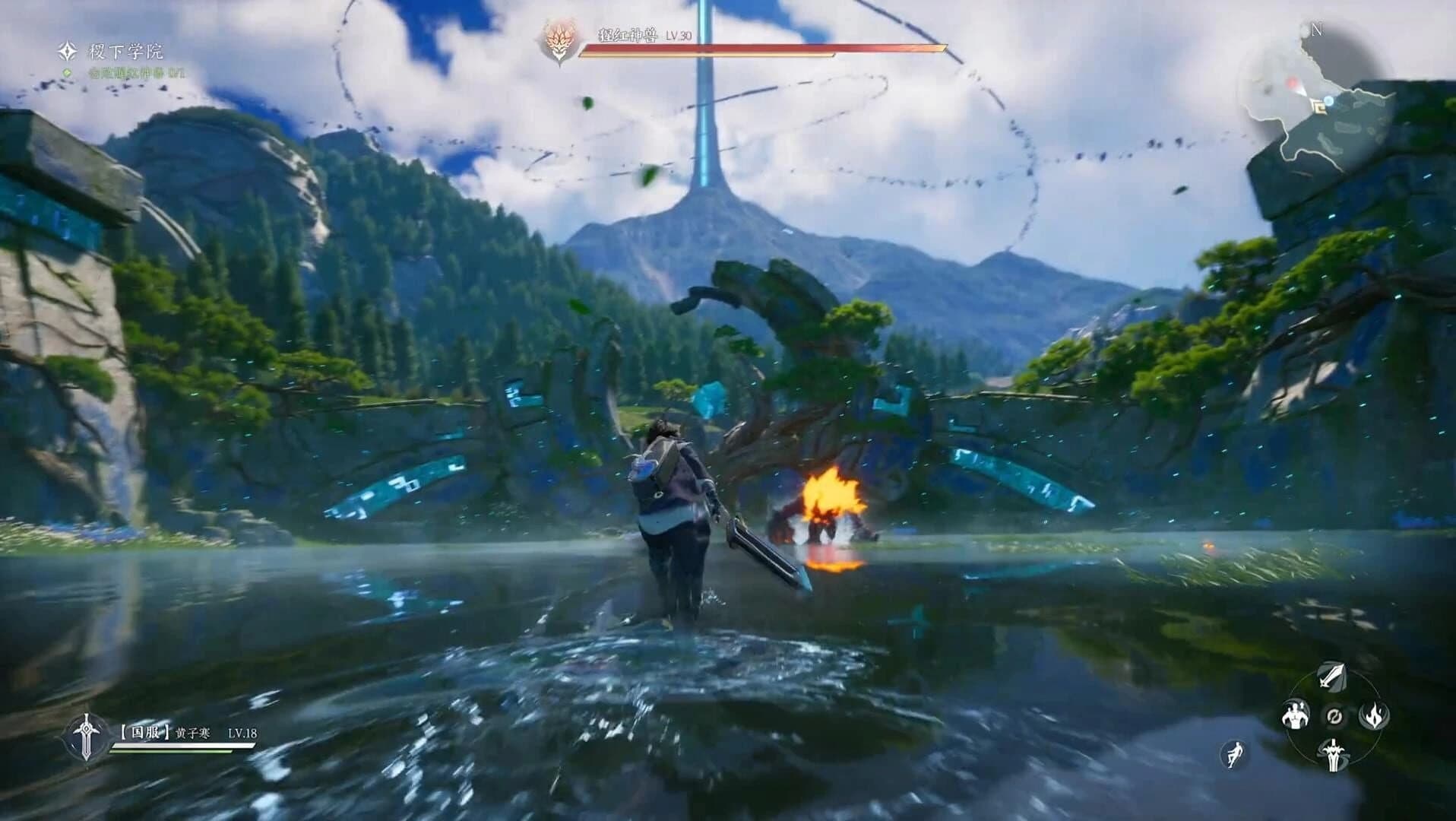Viewport: 1456px width, 821px height.
Task: Click the center dodge icon of the skill wheel
Action: click(1335, 717)
